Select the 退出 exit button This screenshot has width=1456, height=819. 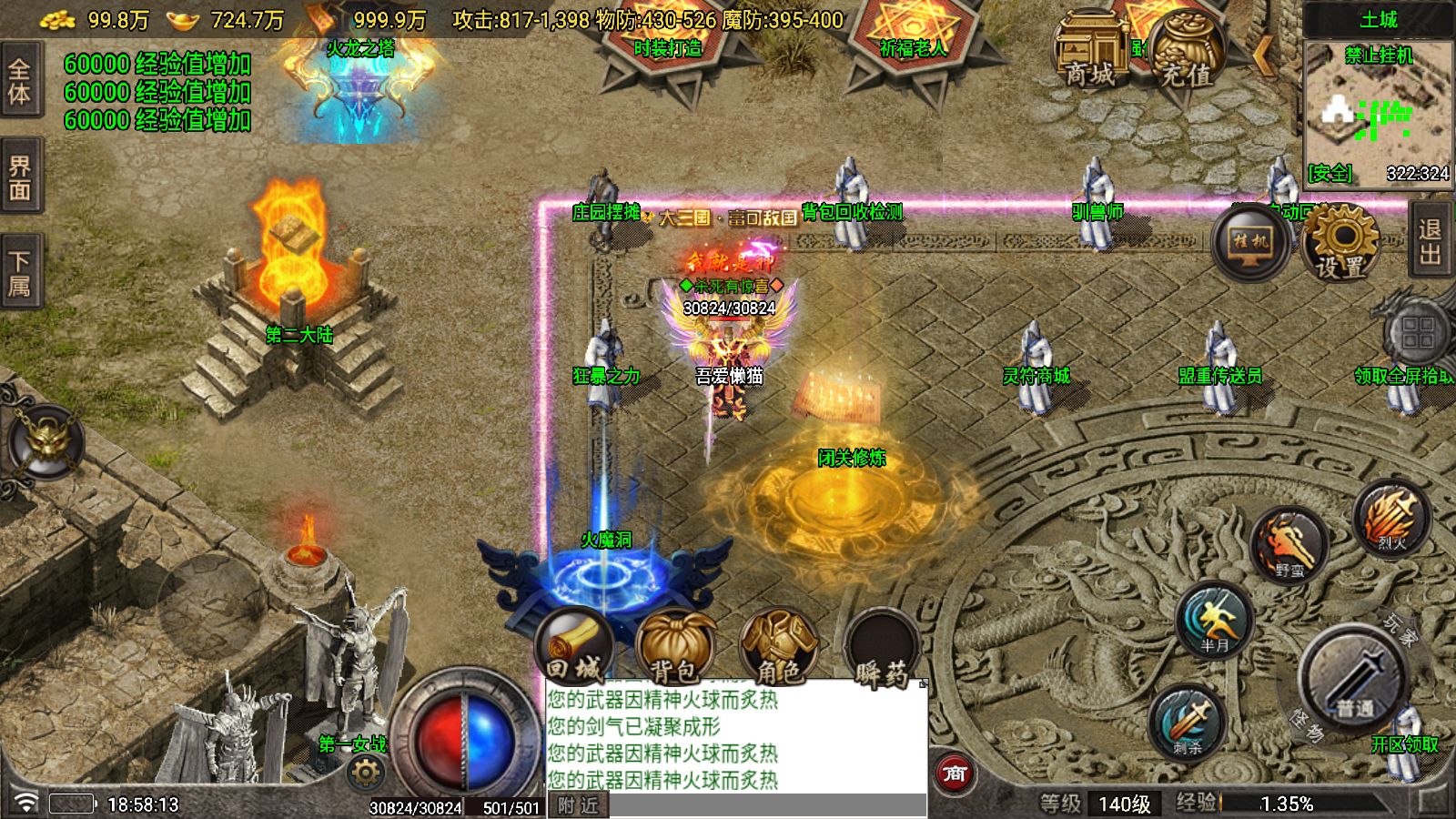(1431, 241)
